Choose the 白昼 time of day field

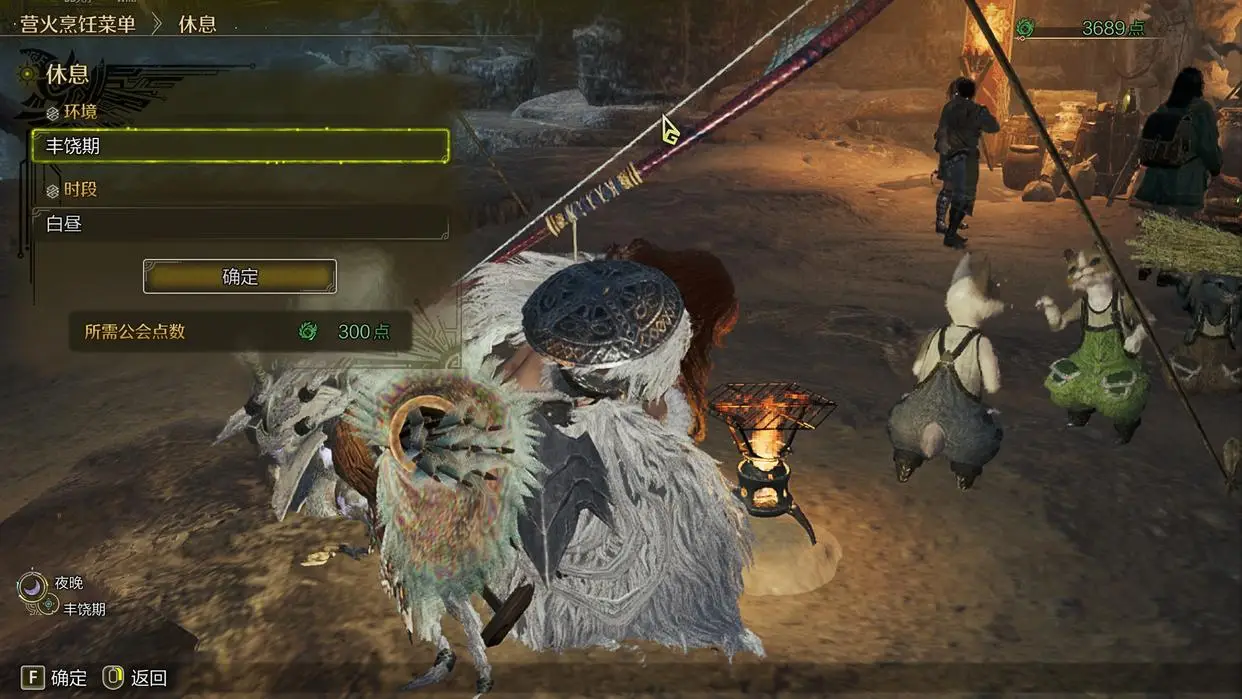coord(240,223)
